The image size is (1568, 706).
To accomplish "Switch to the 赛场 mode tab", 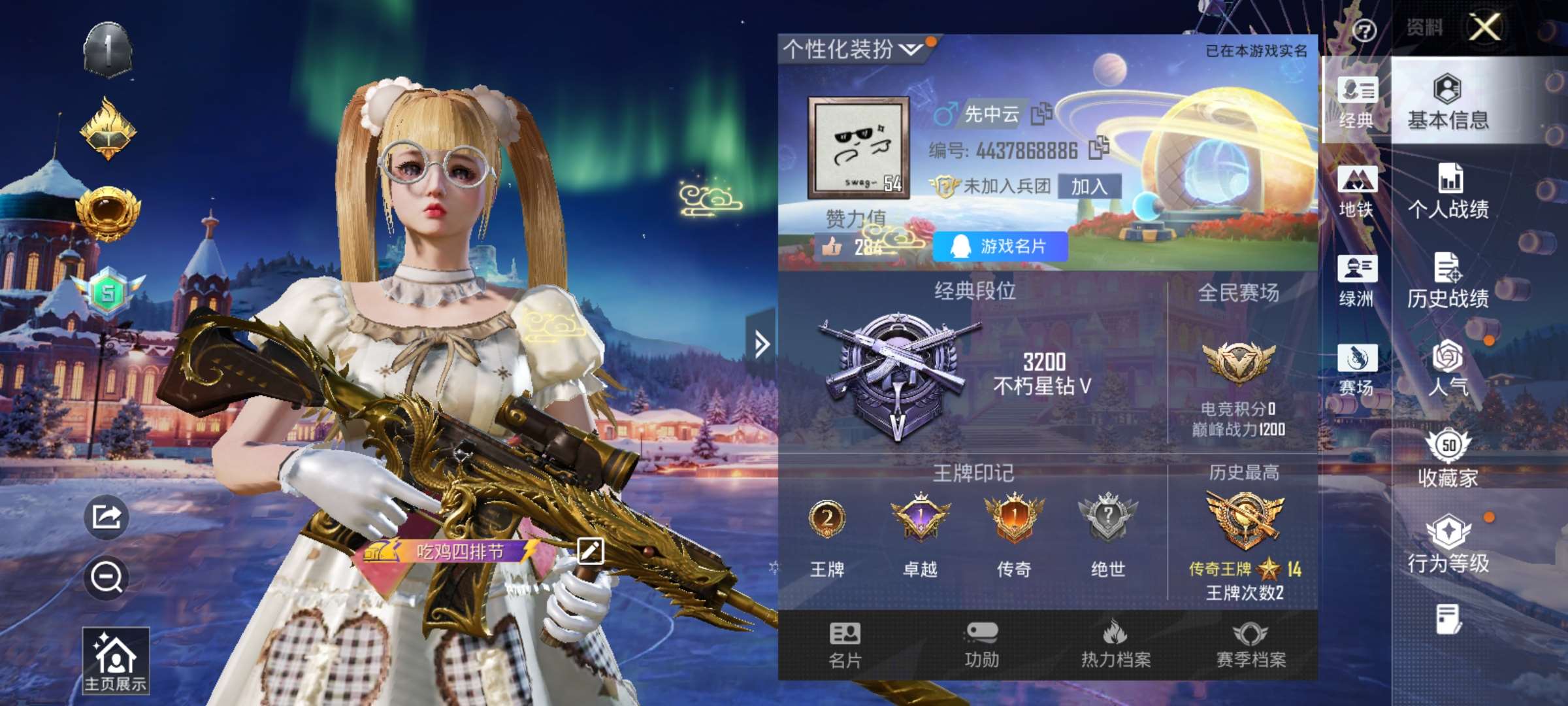I will tap(1356, 369).
